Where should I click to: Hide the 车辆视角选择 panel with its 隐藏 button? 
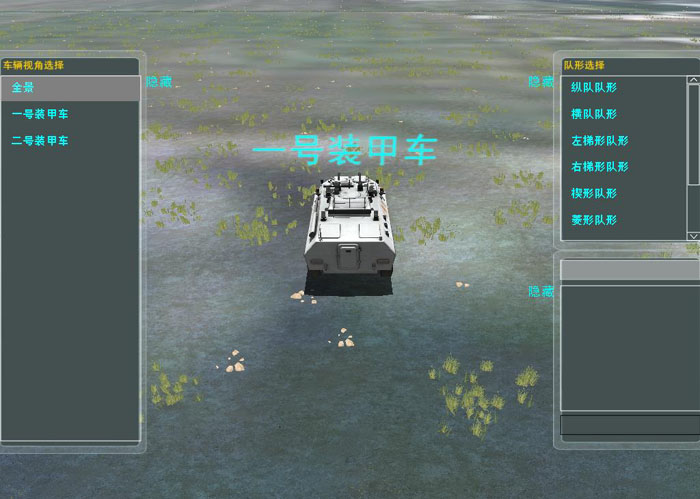coord(159,82)
